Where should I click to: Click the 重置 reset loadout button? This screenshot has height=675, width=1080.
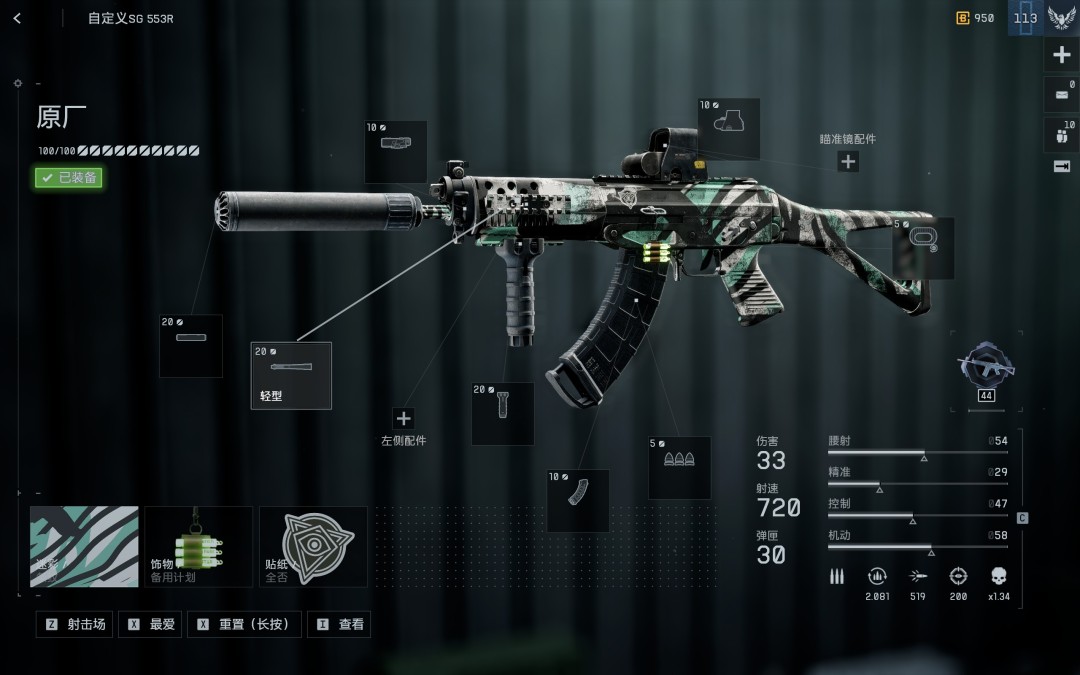tap(245, 624)
